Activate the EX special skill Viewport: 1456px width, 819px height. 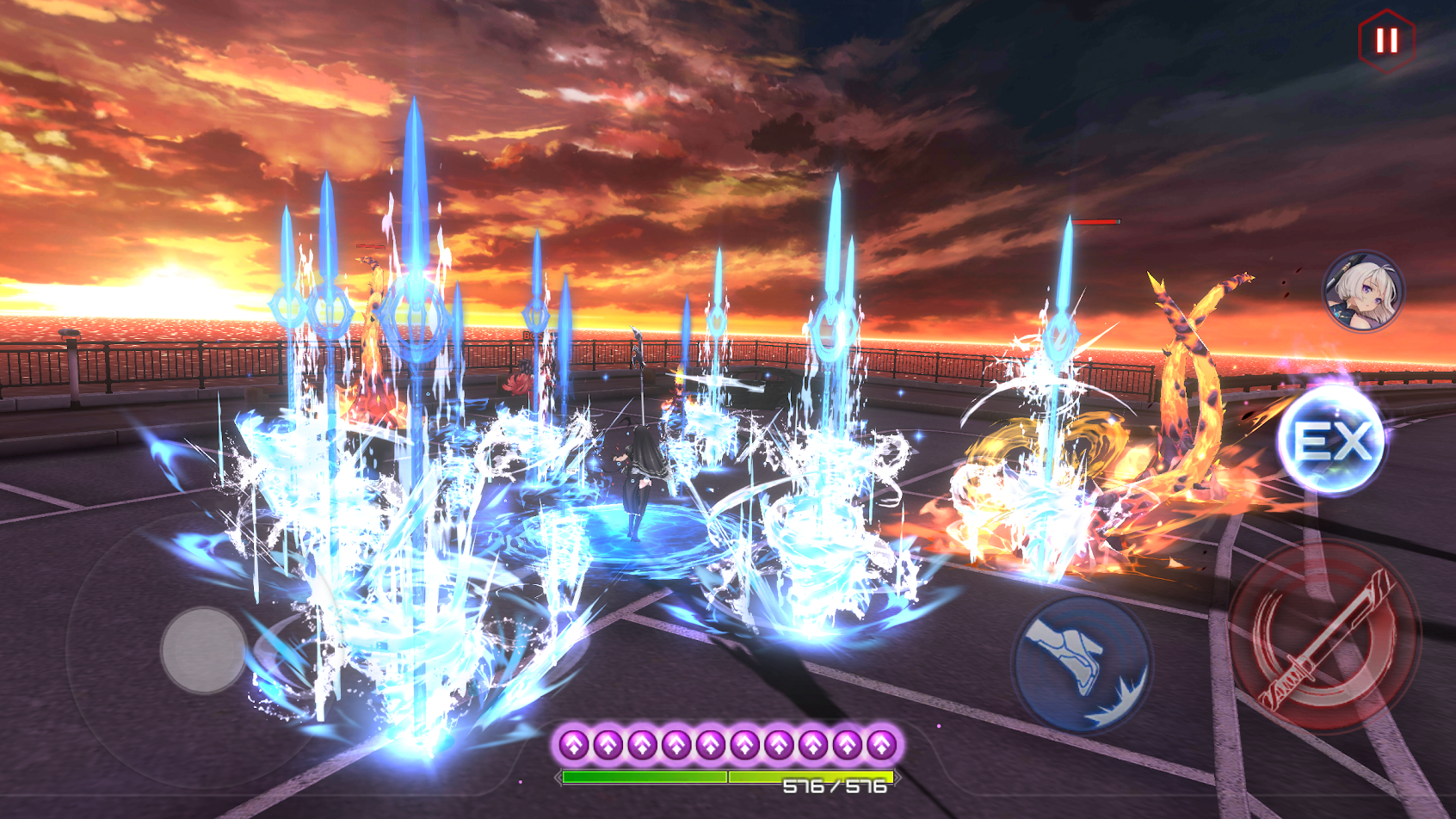1332,440
